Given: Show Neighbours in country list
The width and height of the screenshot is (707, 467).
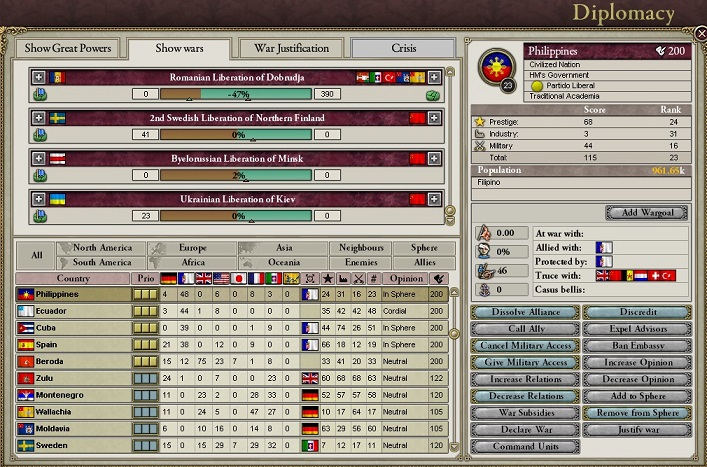Looking at the screenshot, I should coord(360,247).
